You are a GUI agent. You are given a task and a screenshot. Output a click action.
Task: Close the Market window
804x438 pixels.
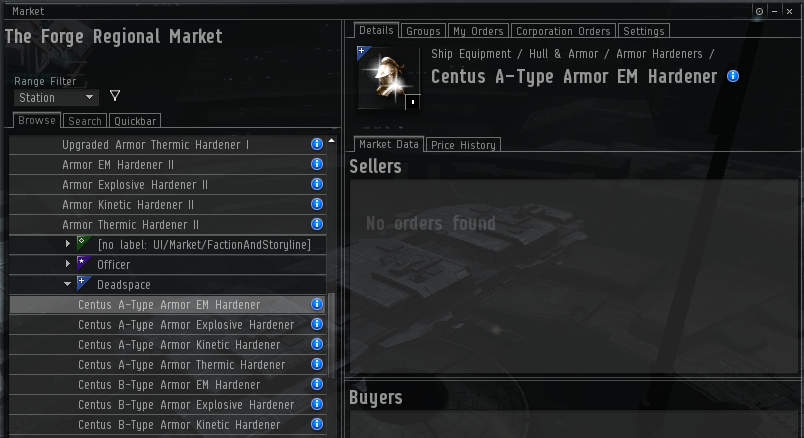pos(790,10)
